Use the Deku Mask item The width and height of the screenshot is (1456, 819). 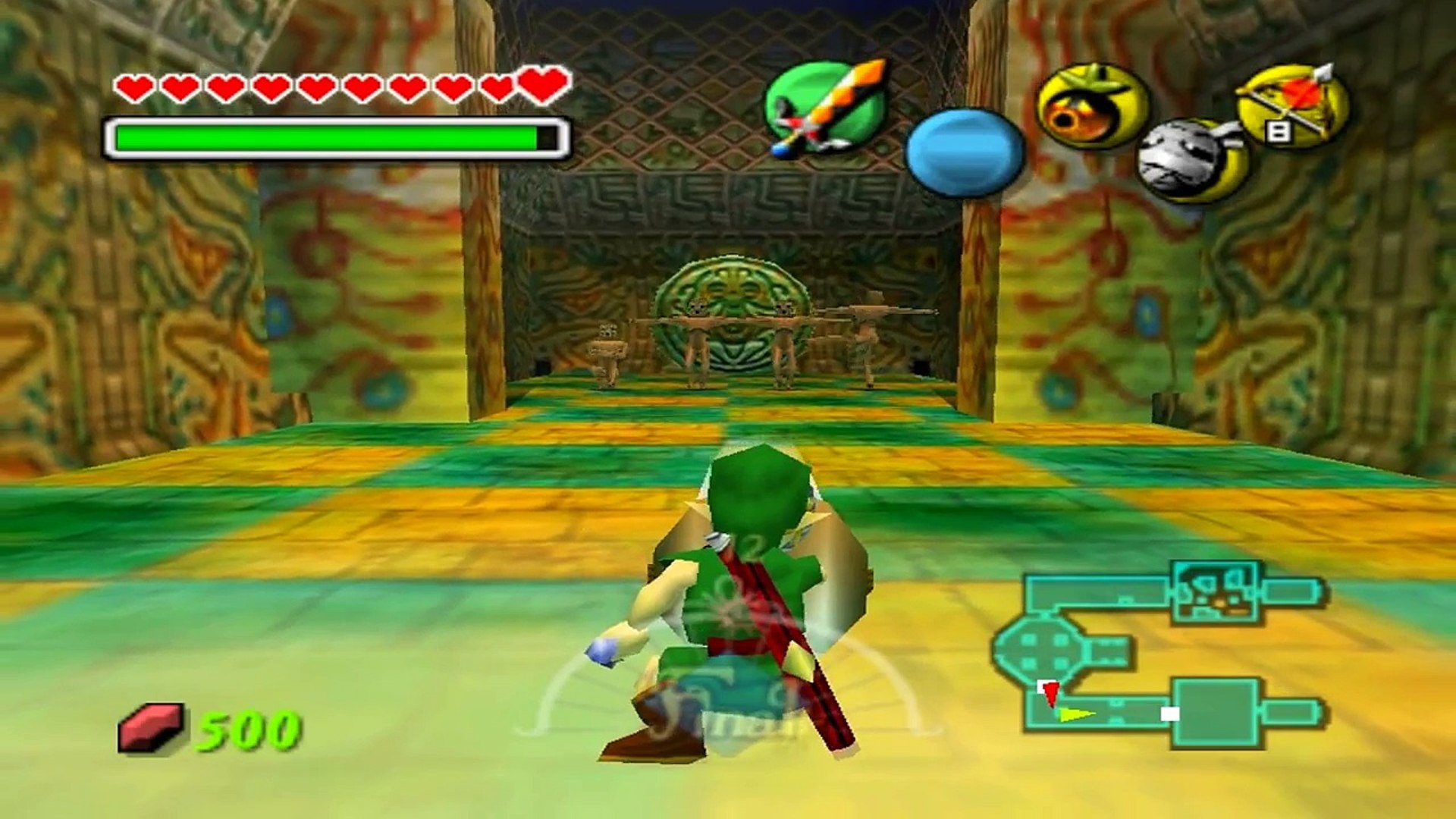pyautogui.click(x=1091, y=106)
